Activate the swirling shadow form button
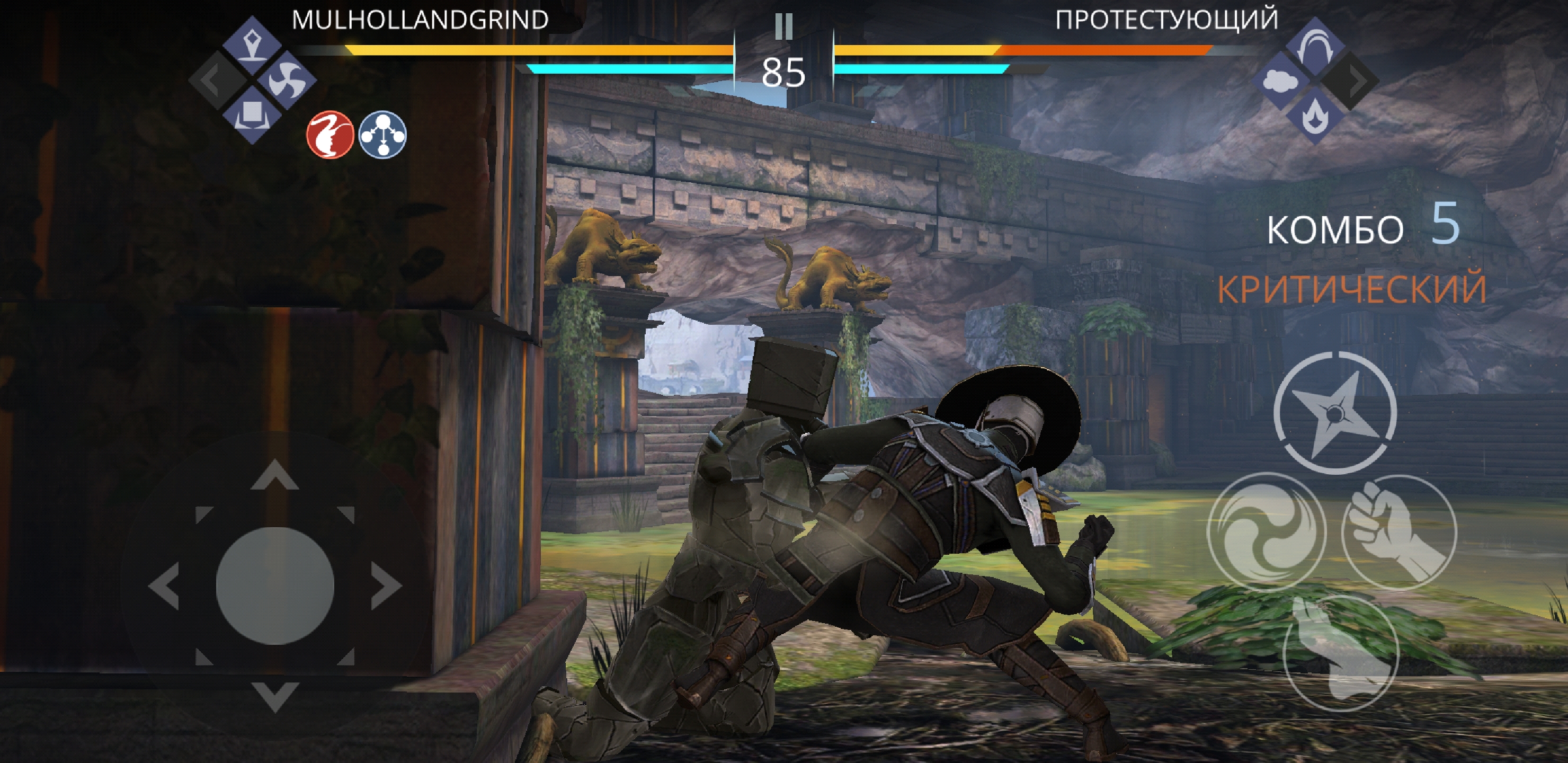 coord(1266,531)
